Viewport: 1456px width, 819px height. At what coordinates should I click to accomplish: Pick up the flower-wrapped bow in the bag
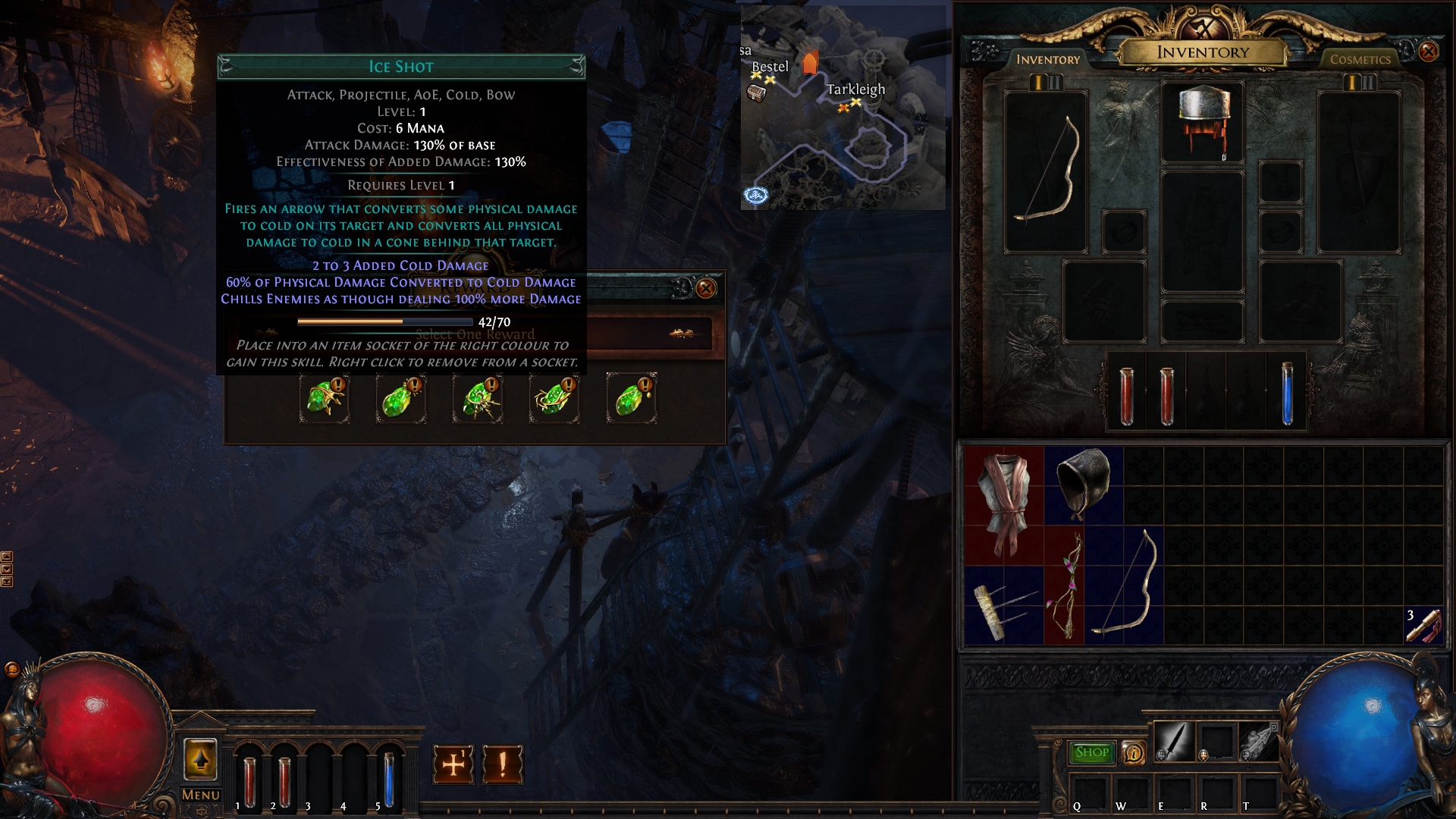pyautogui.click(x=1064, y=585)
